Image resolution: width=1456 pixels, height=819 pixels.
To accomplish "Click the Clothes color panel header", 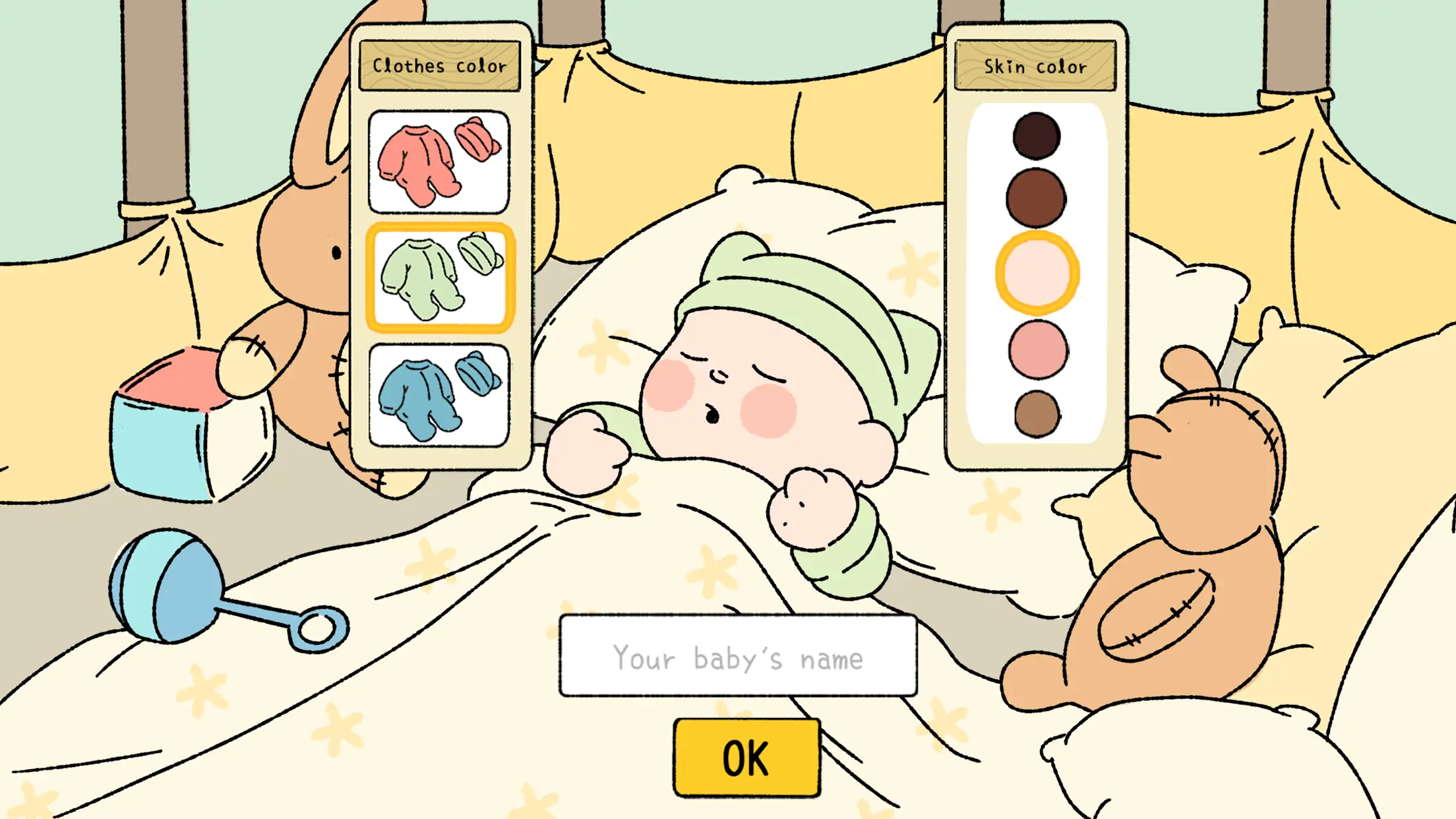I will pos(440,64).
